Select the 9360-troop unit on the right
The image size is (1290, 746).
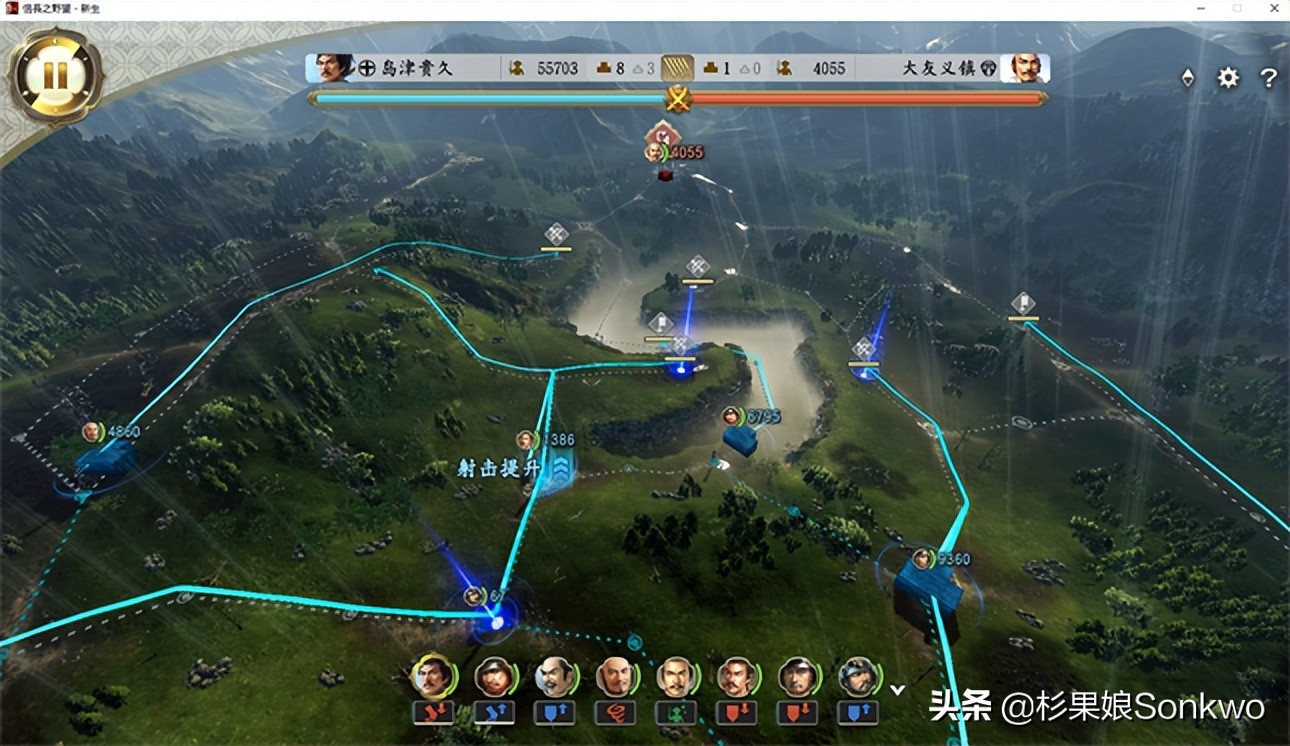click(x=925, y=558)
